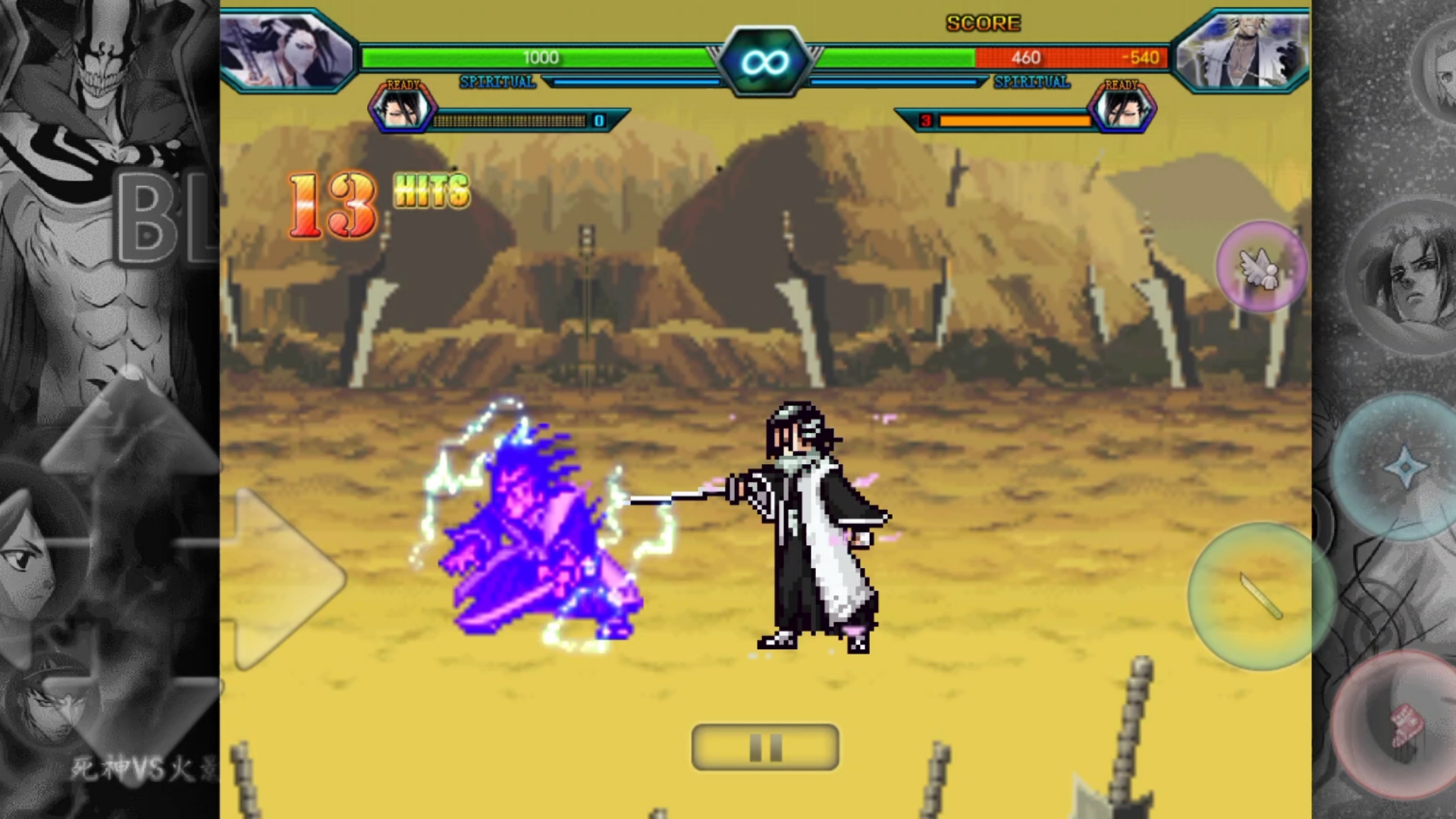Select Kenpachi's portrait in the top-left frame
The height and width of the screenshot is (819, 1456).
[287, 49]
